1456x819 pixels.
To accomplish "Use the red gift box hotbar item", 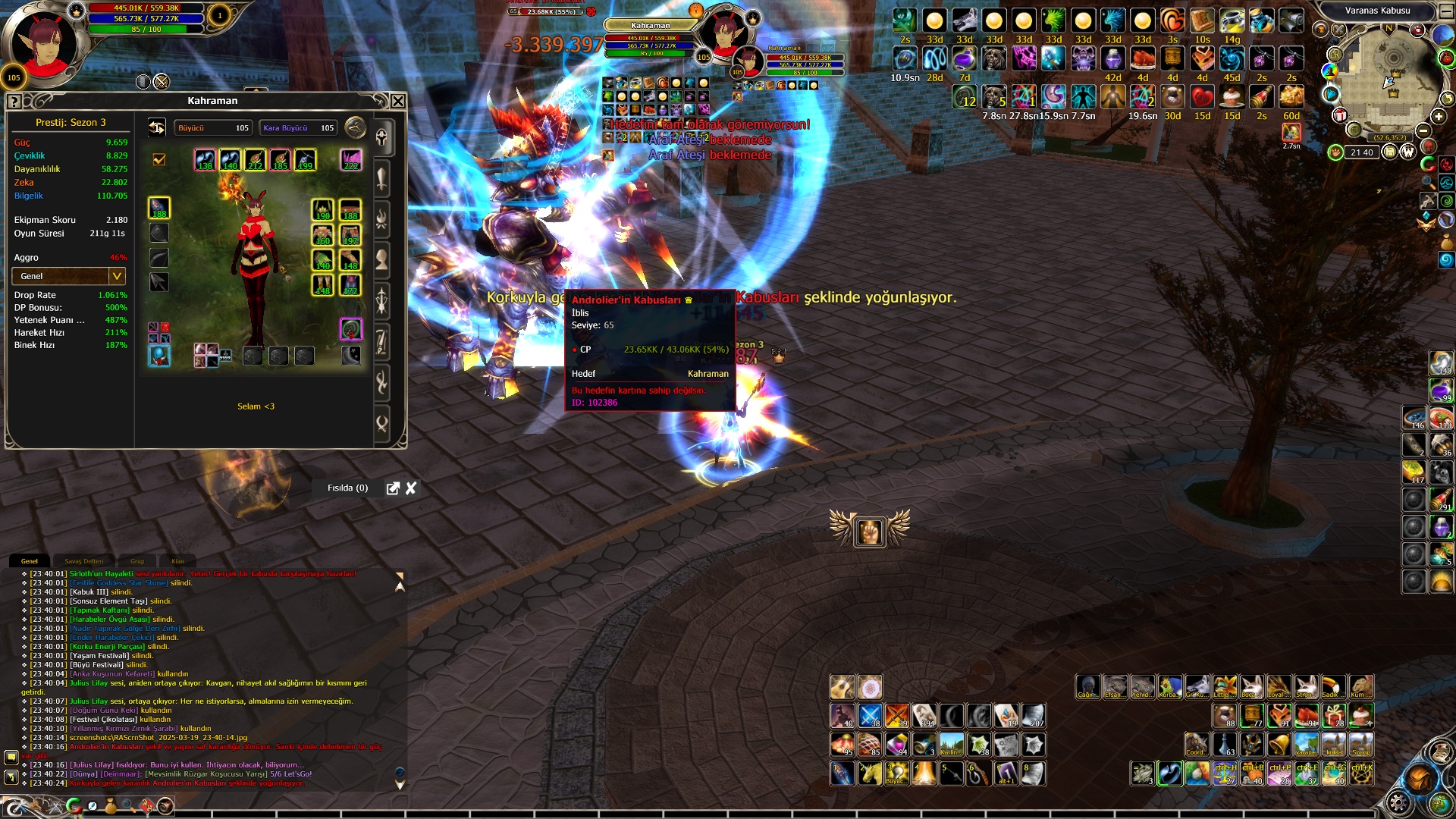I will click(x=1334, y=716).
